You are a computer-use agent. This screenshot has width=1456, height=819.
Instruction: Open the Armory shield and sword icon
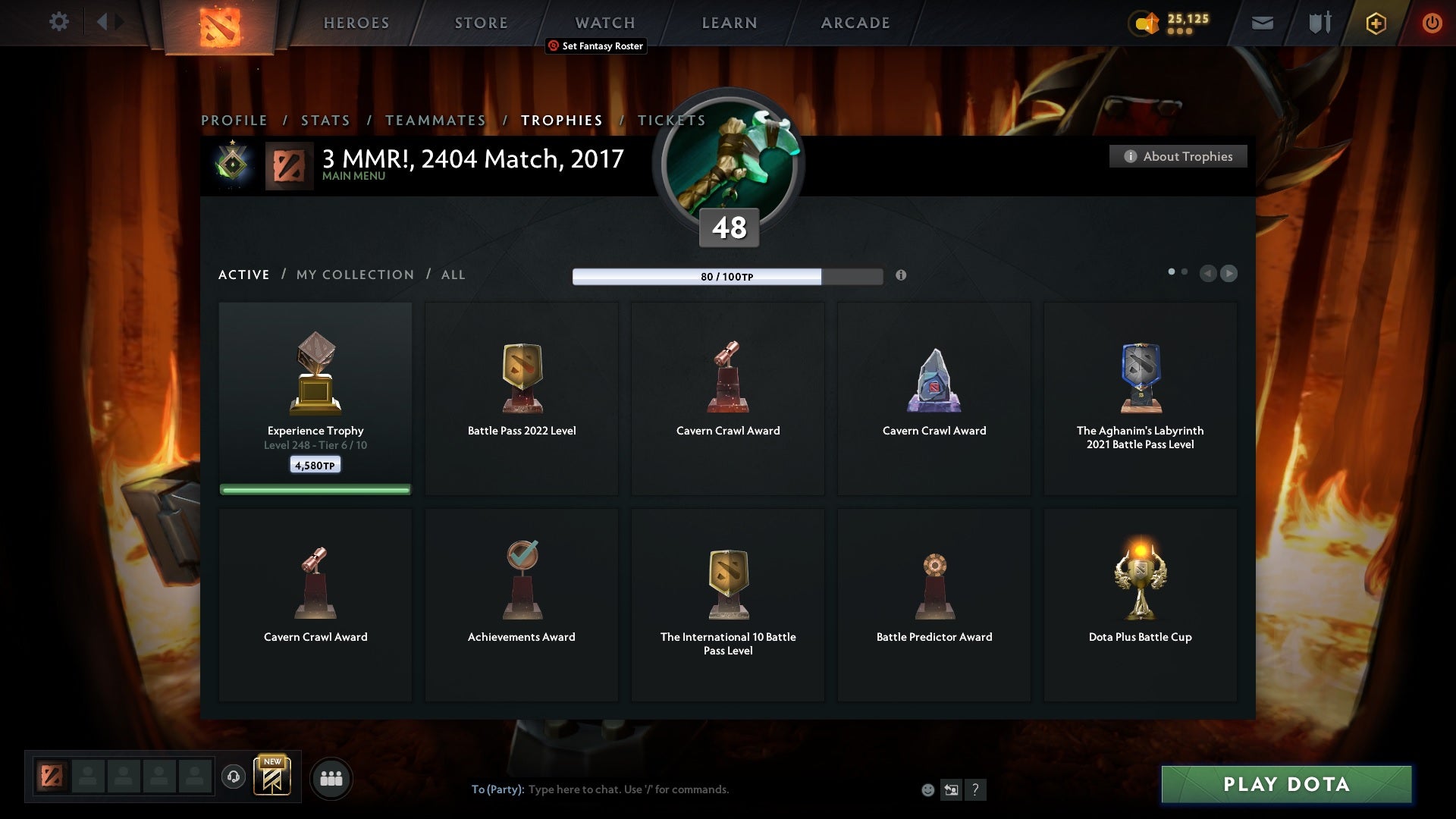click(x=1319, y=23)
